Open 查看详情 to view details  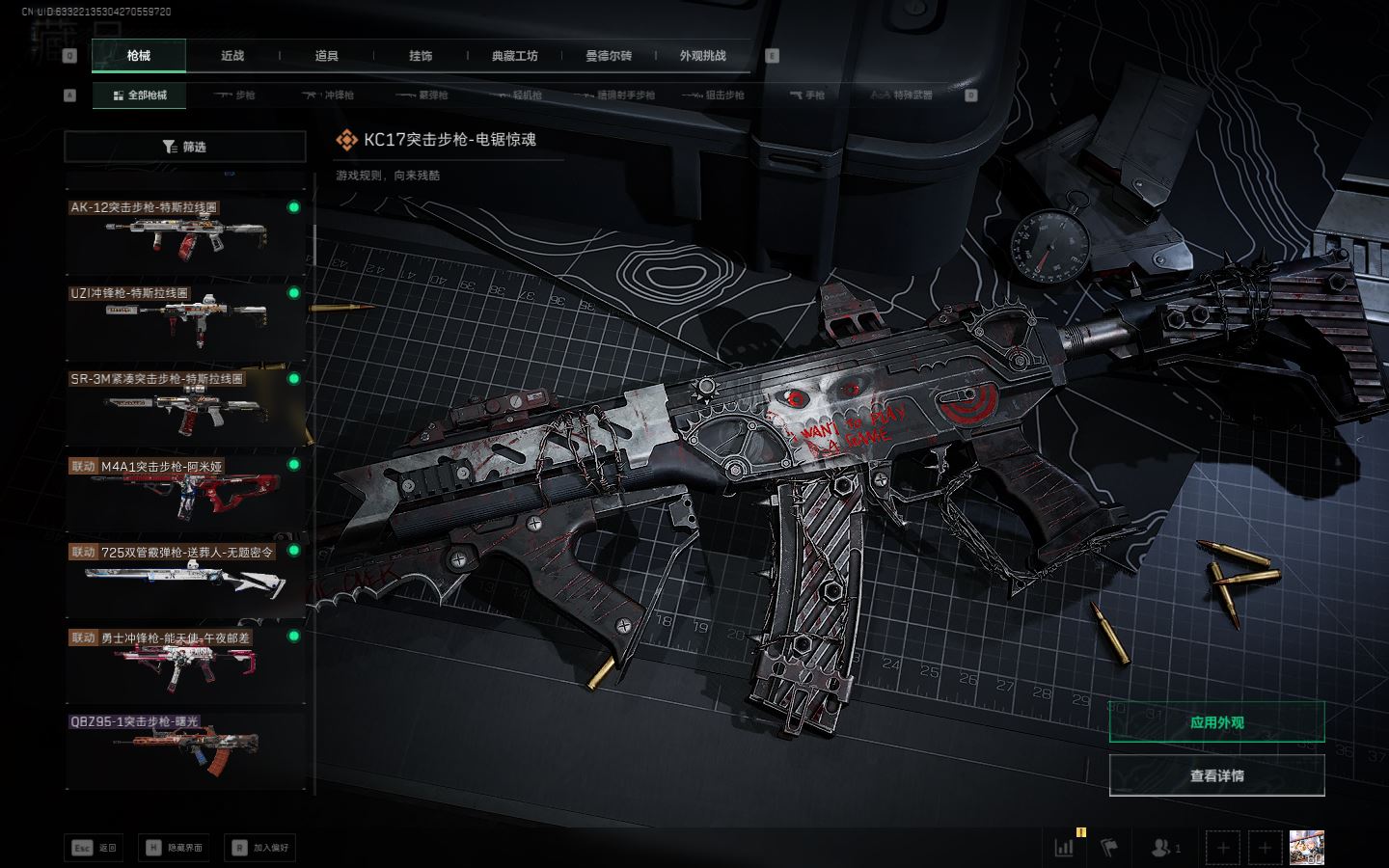(1216, 775)
